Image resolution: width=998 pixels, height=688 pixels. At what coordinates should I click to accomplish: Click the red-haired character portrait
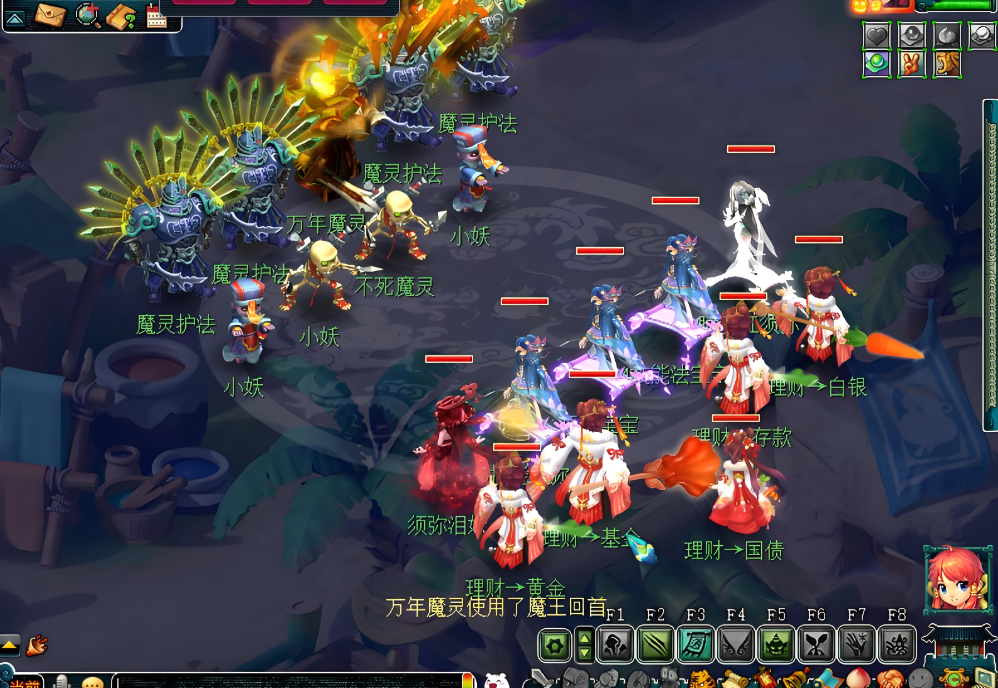coord(957,580)
